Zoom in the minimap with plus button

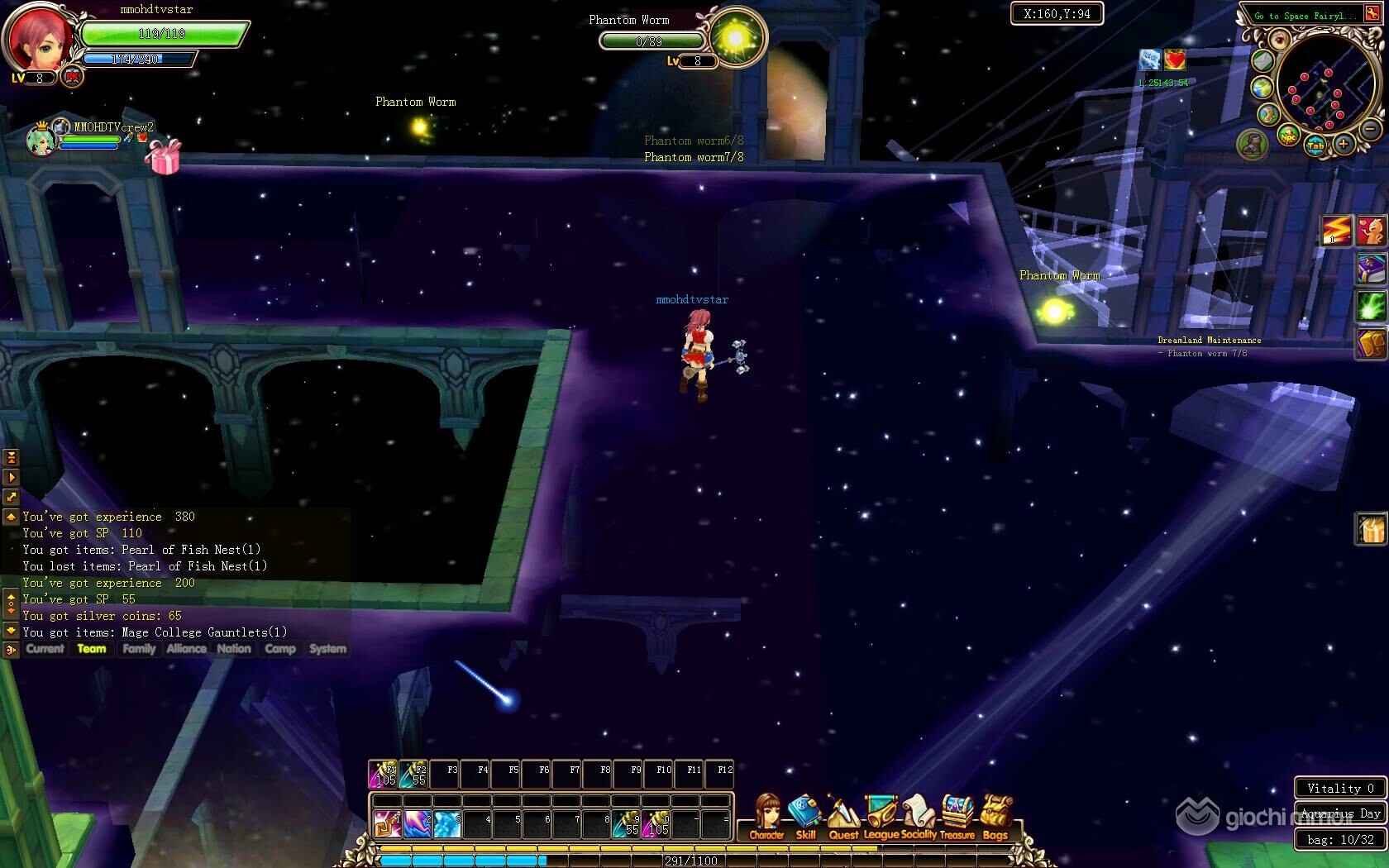(1344, 145)
